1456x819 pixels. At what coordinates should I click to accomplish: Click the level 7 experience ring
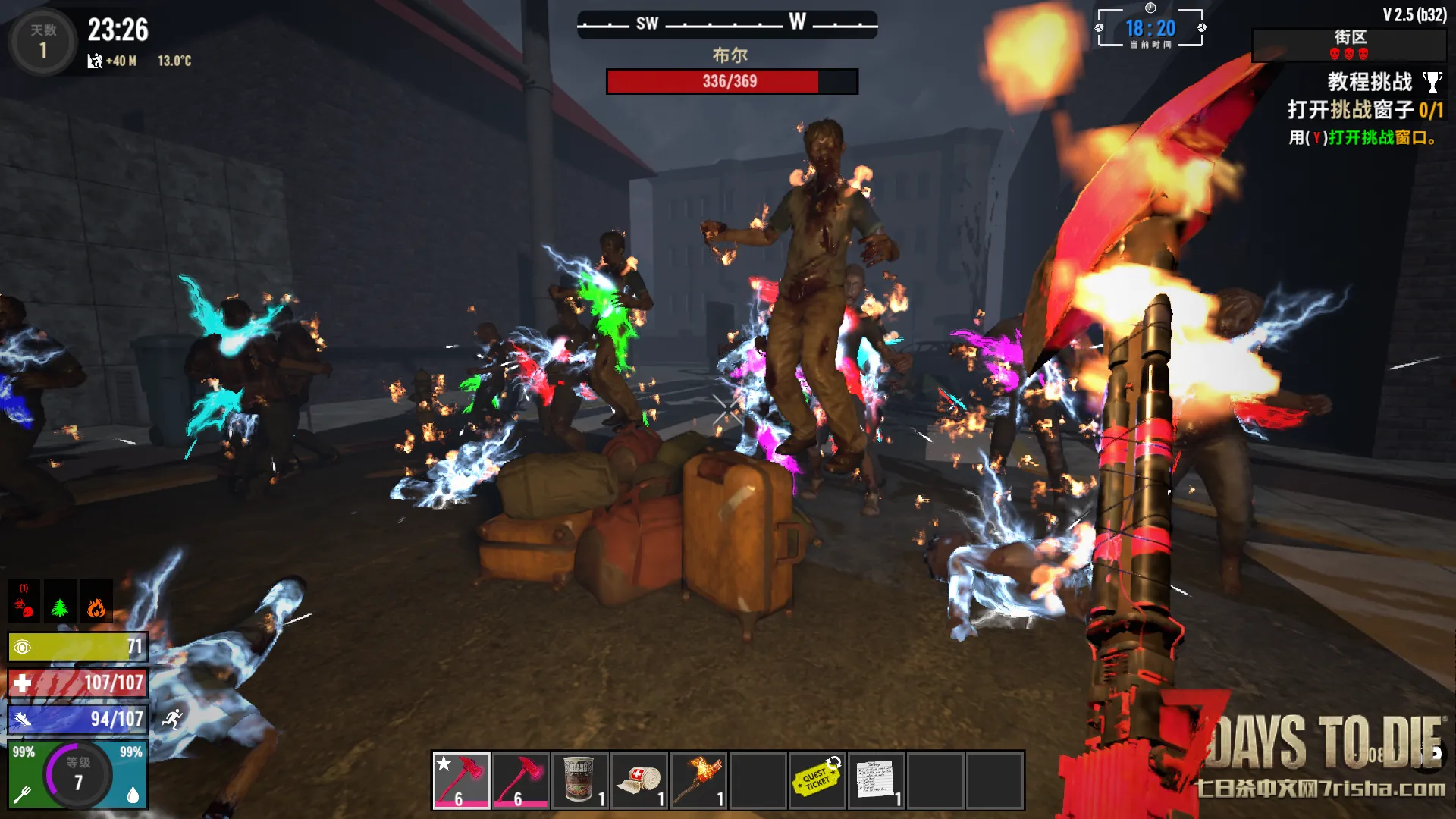(x=78, y=775)
